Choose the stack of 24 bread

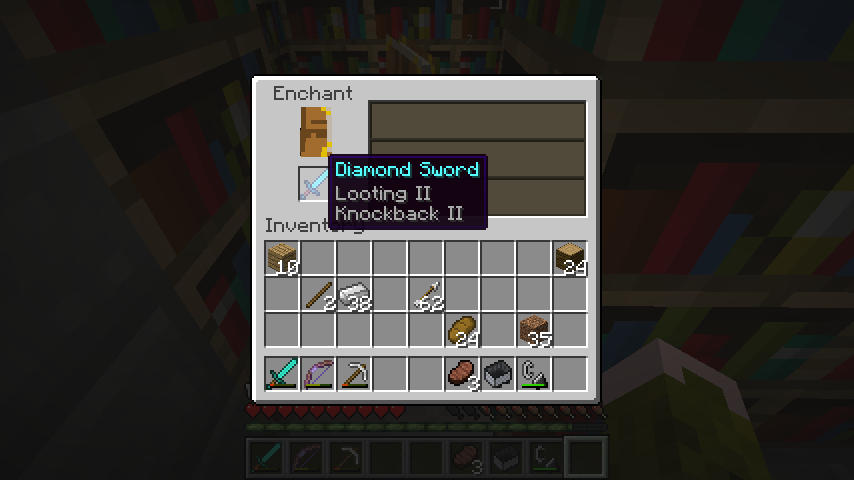[463, 330]
